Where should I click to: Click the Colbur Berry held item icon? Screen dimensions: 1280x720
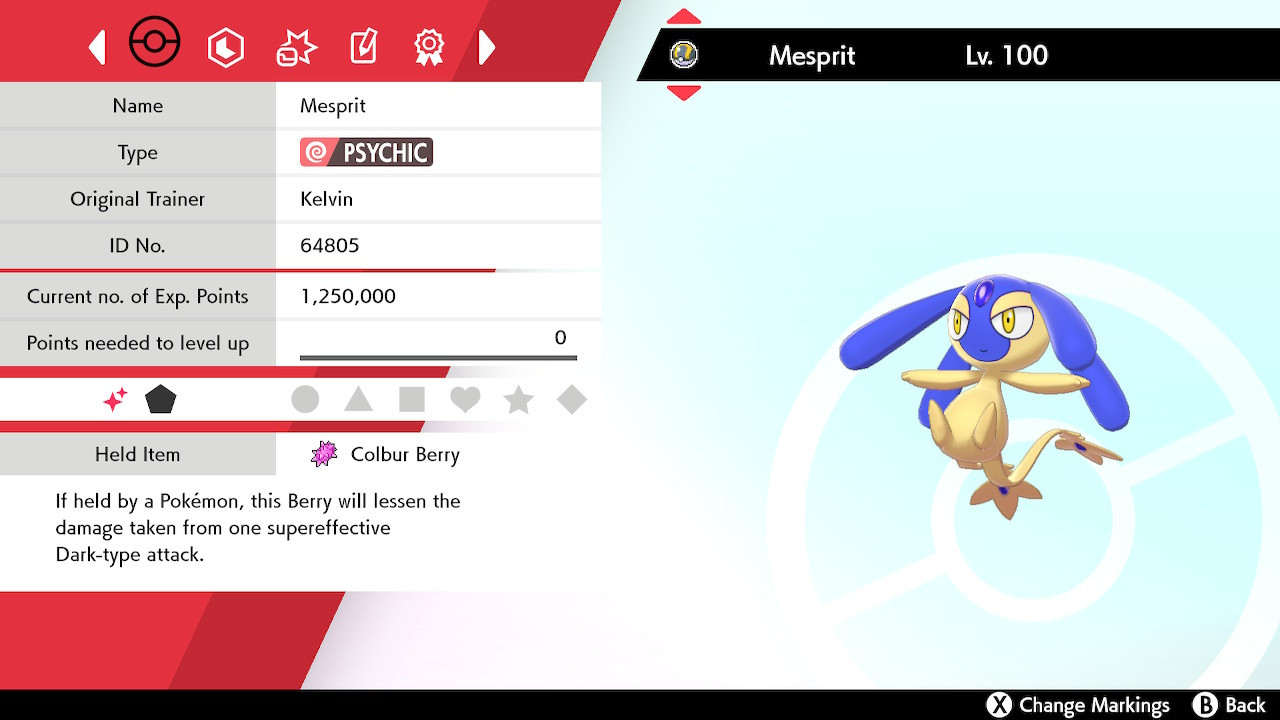325,454
